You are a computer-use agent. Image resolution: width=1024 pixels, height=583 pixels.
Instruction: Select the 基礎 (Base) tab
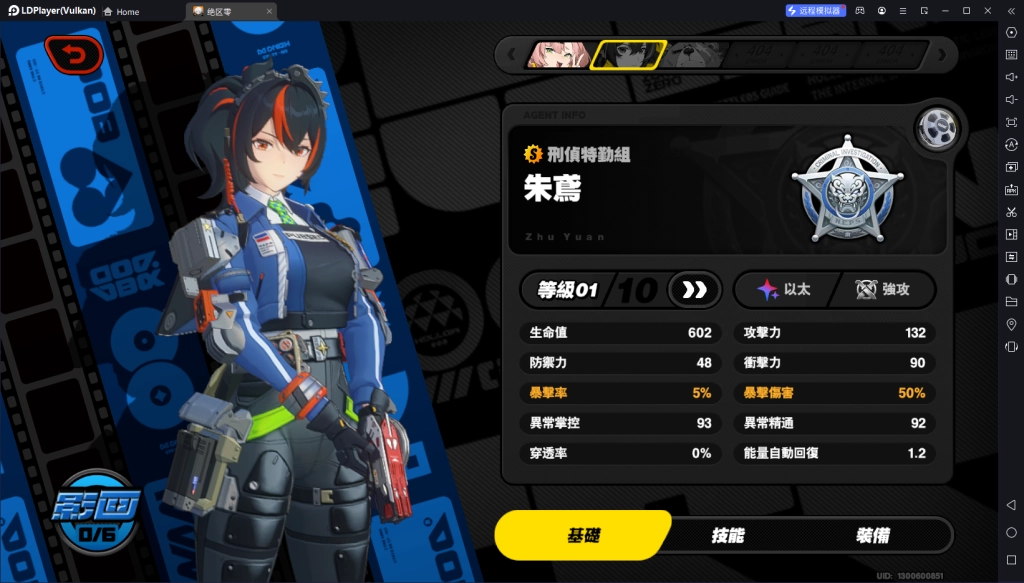point(583,535)
